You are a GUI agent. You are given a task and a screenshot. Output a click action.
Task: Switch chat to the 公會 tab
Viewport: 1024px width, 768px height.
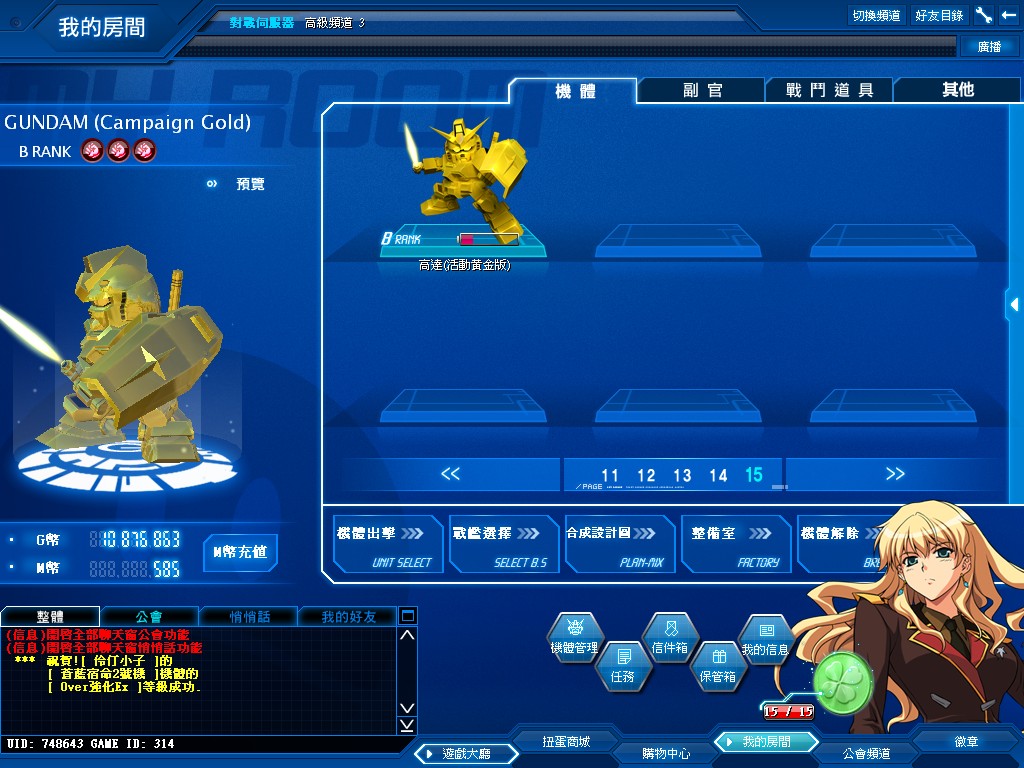[x=149, y=616]
